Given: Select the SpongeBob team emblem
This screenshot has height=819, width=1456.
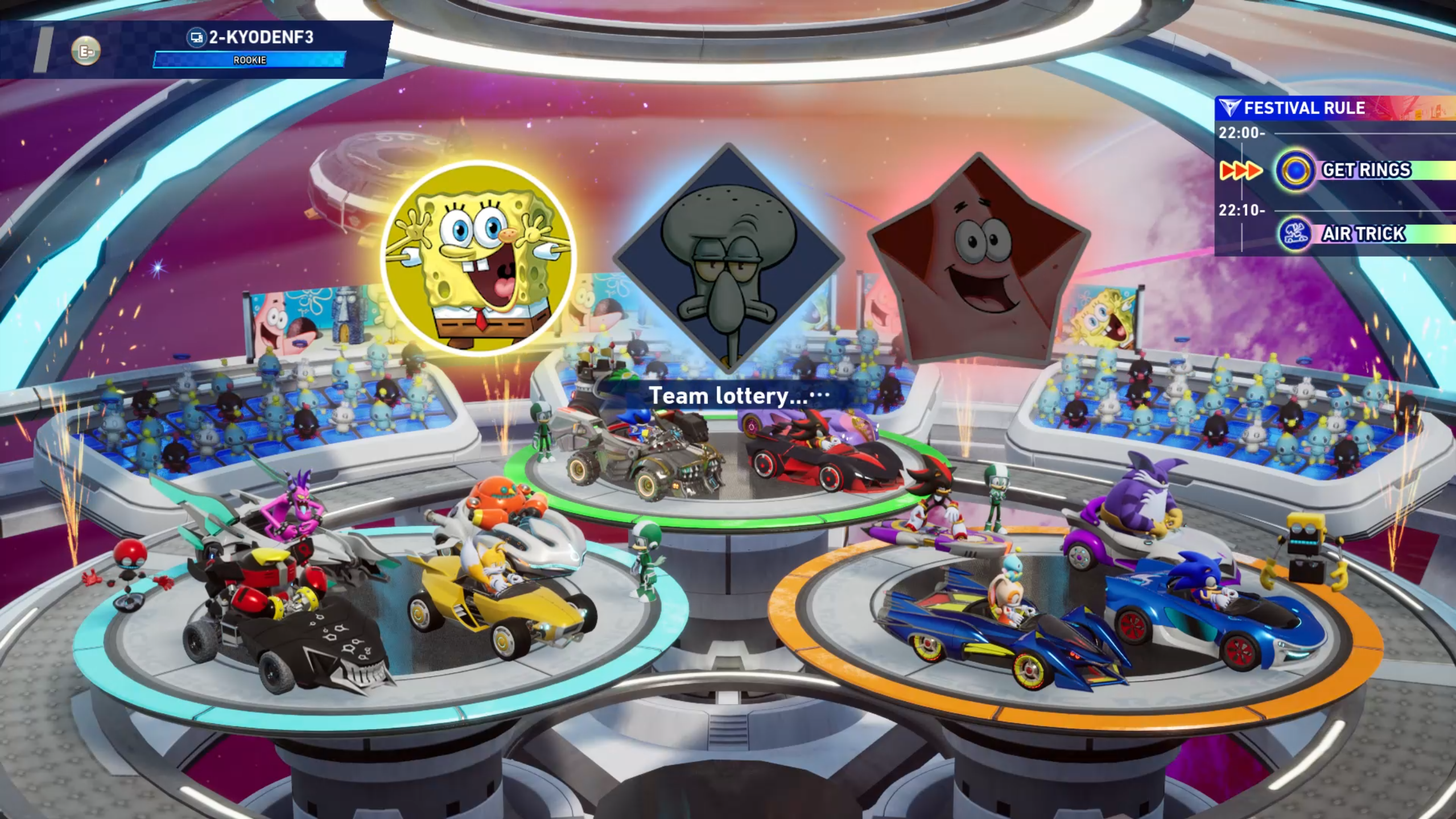Looking at the screenshot, I should (x=478, y=259).
